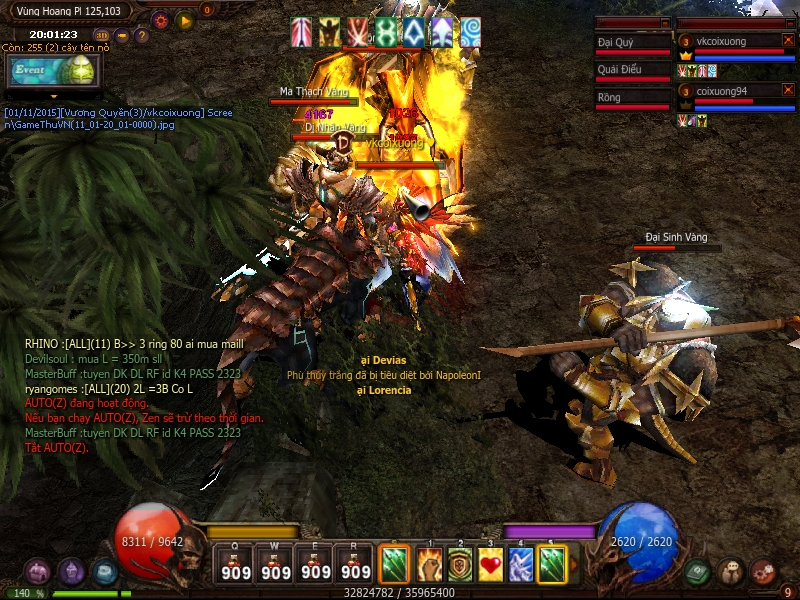This screenshot has height=600, width=800.
Task: Open the gear settings icon near the area name
Action: 160,20
